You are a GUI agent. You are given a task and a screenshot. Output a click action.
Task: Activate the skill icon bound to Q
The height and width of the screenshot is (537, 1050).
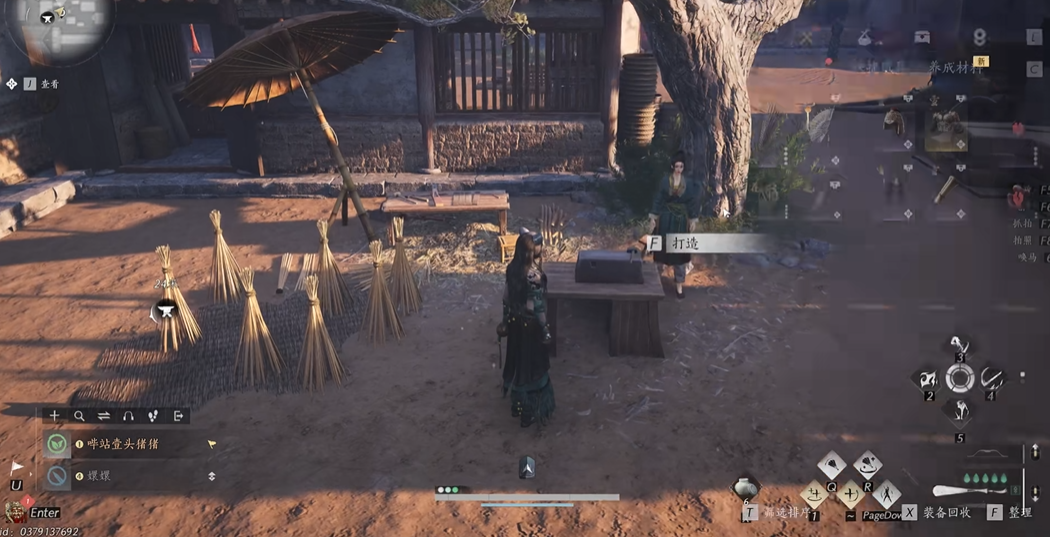point(832,466)
